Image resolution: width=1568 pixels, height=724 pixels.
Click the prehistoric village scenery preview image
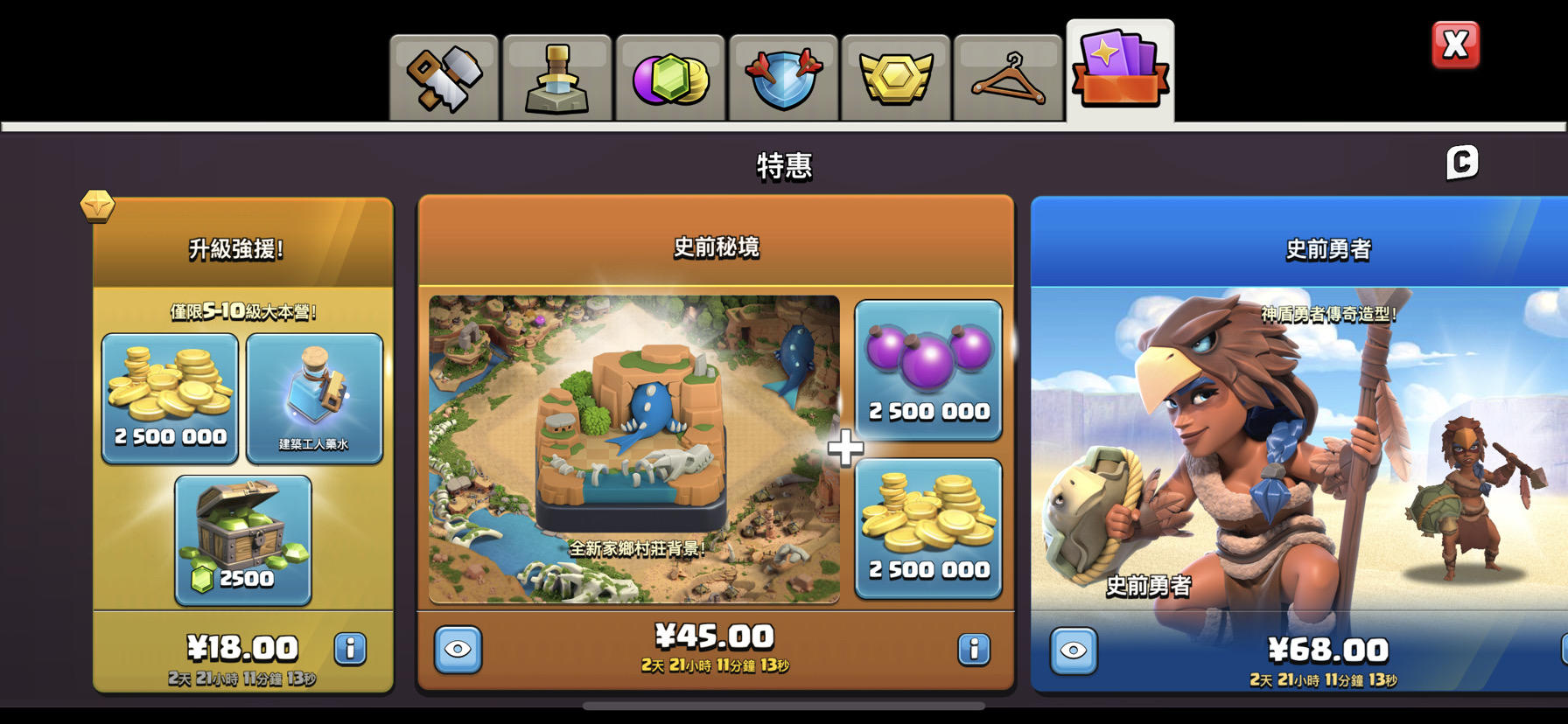(x=632, y=450)
